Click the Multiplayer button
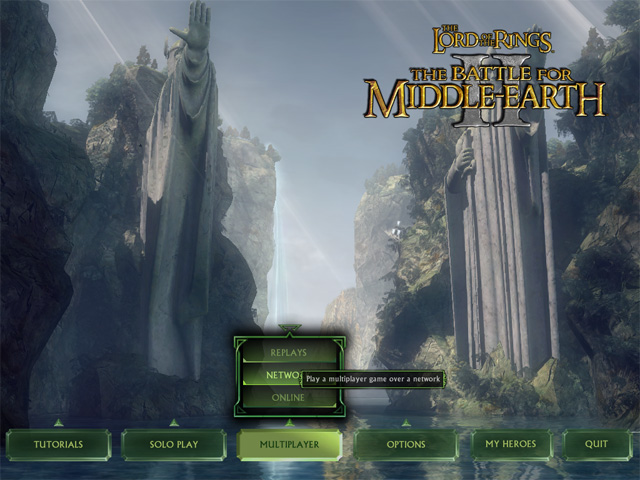Image resolution: width=640 pixels, height=480 pixels. (290, 444)
